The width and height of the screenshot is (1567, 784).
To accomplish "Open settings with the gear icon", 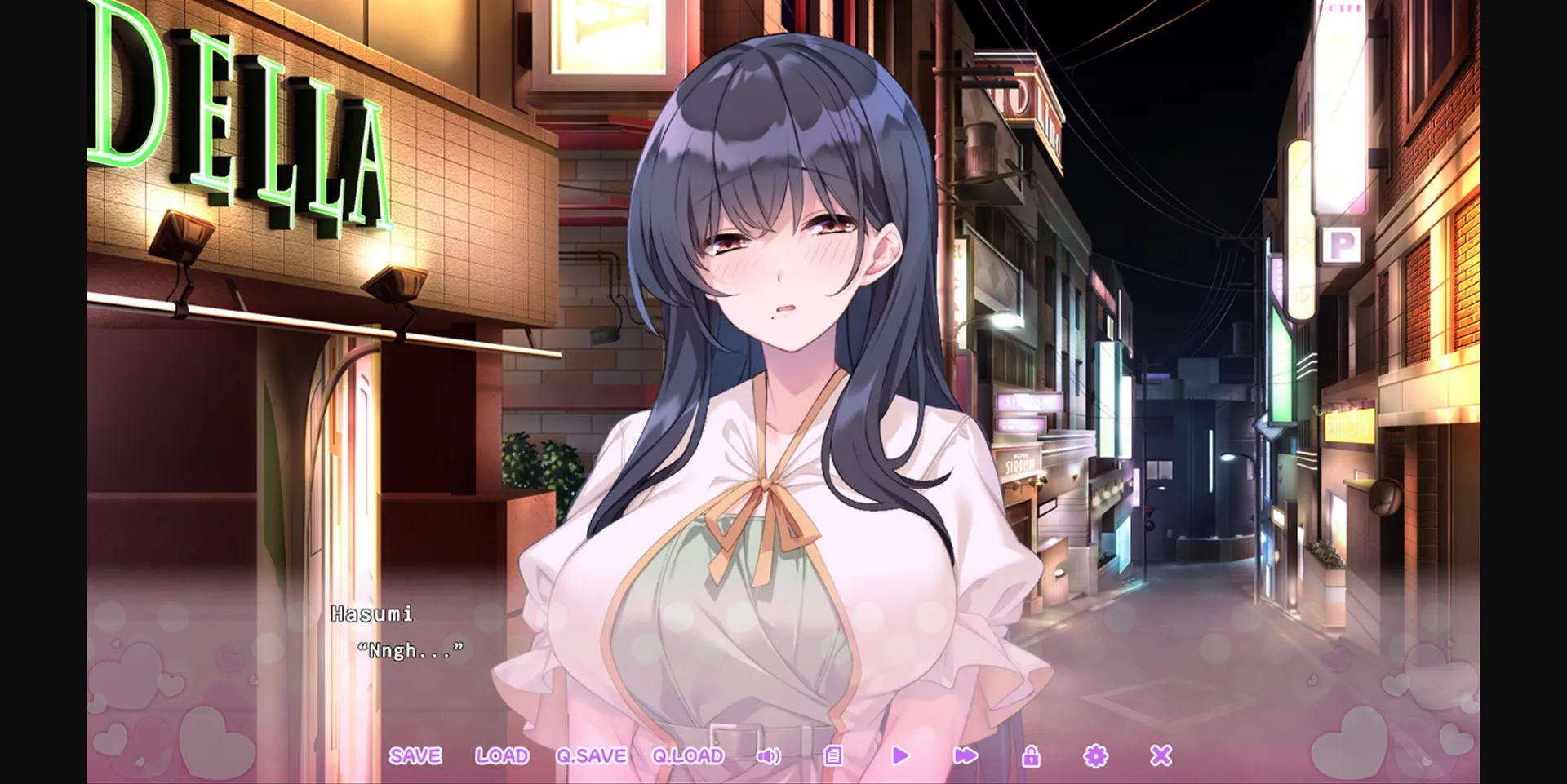I will click(1095, 756).
